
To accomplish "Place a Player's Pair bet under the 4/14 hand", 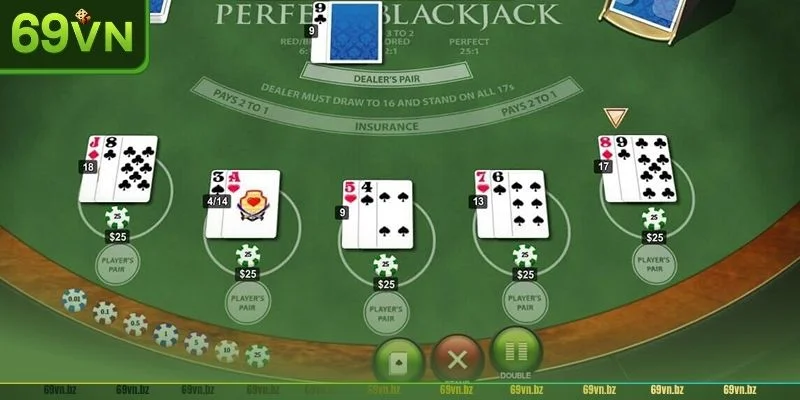I will (x=247, y=302).
